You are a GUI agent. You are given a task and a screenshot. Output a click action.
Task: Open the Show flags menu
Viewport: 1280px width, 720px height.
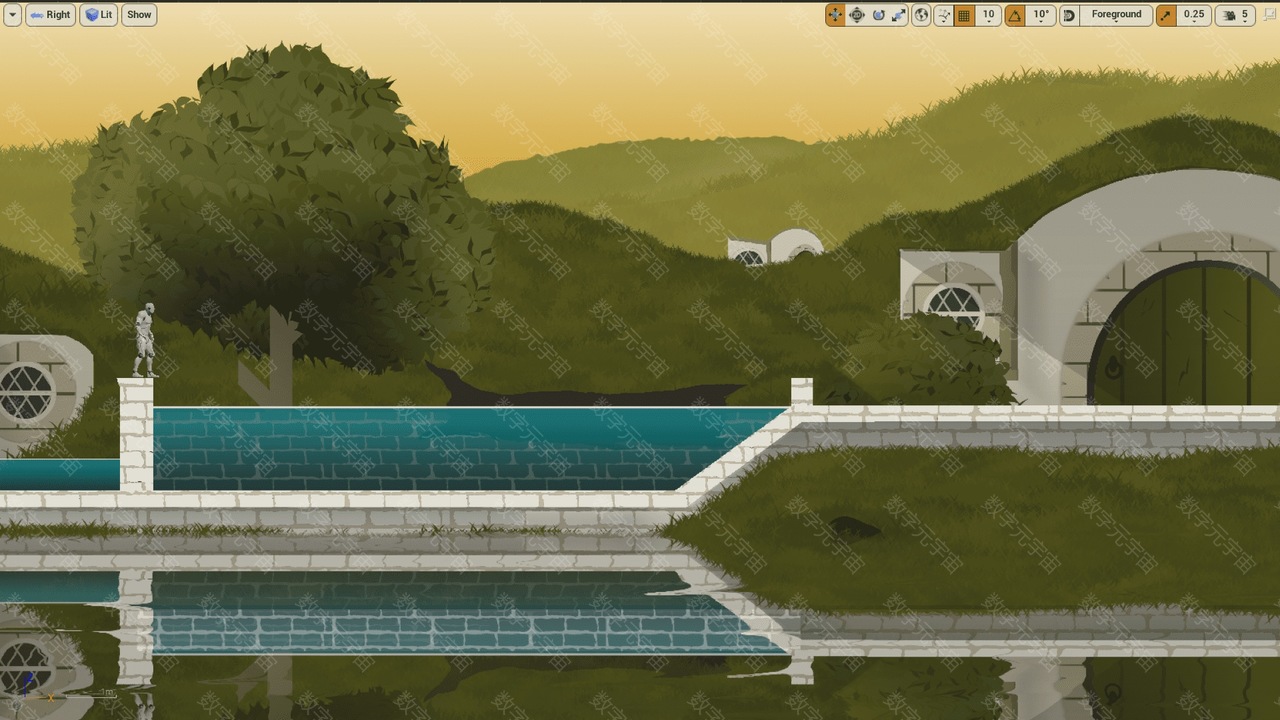coord(139,15)
